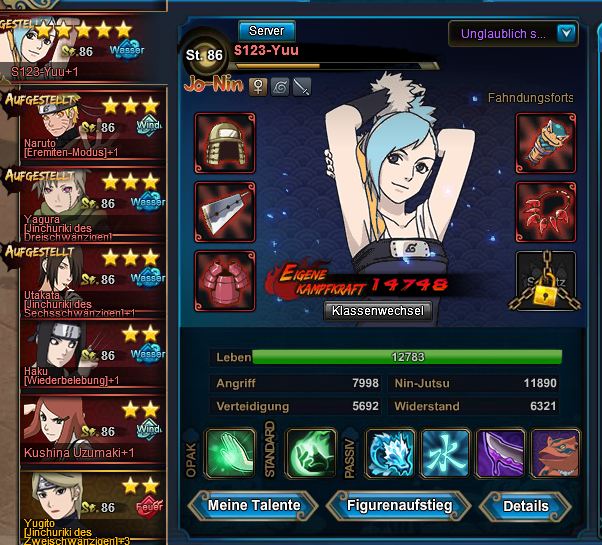Select the scroll item slot
Image resolution: width=602 pixels, height=545 pixels.
pyautogui.click(x=546, y=143)
